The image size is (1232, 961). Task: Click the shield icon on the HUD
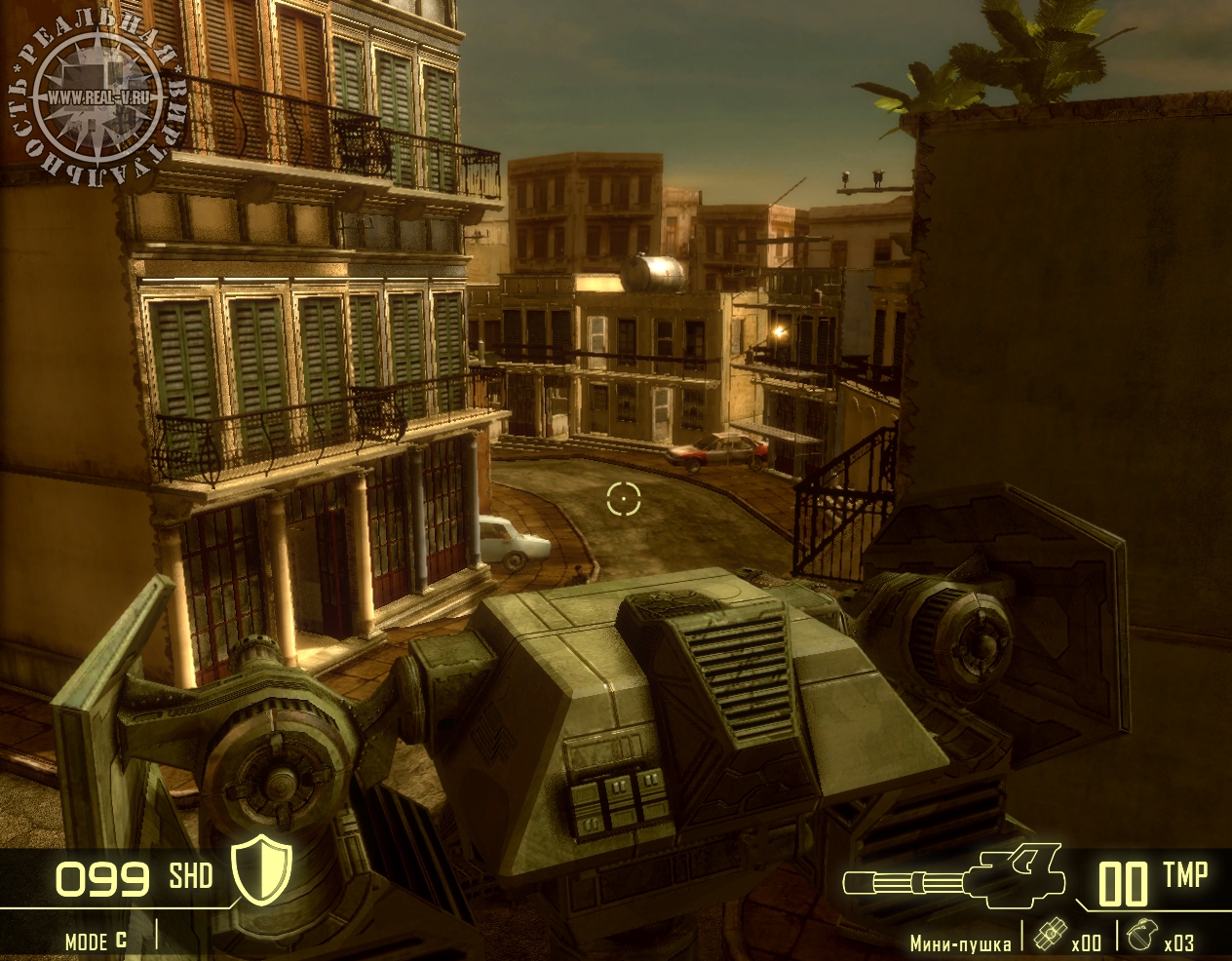(x=261, y=870)
